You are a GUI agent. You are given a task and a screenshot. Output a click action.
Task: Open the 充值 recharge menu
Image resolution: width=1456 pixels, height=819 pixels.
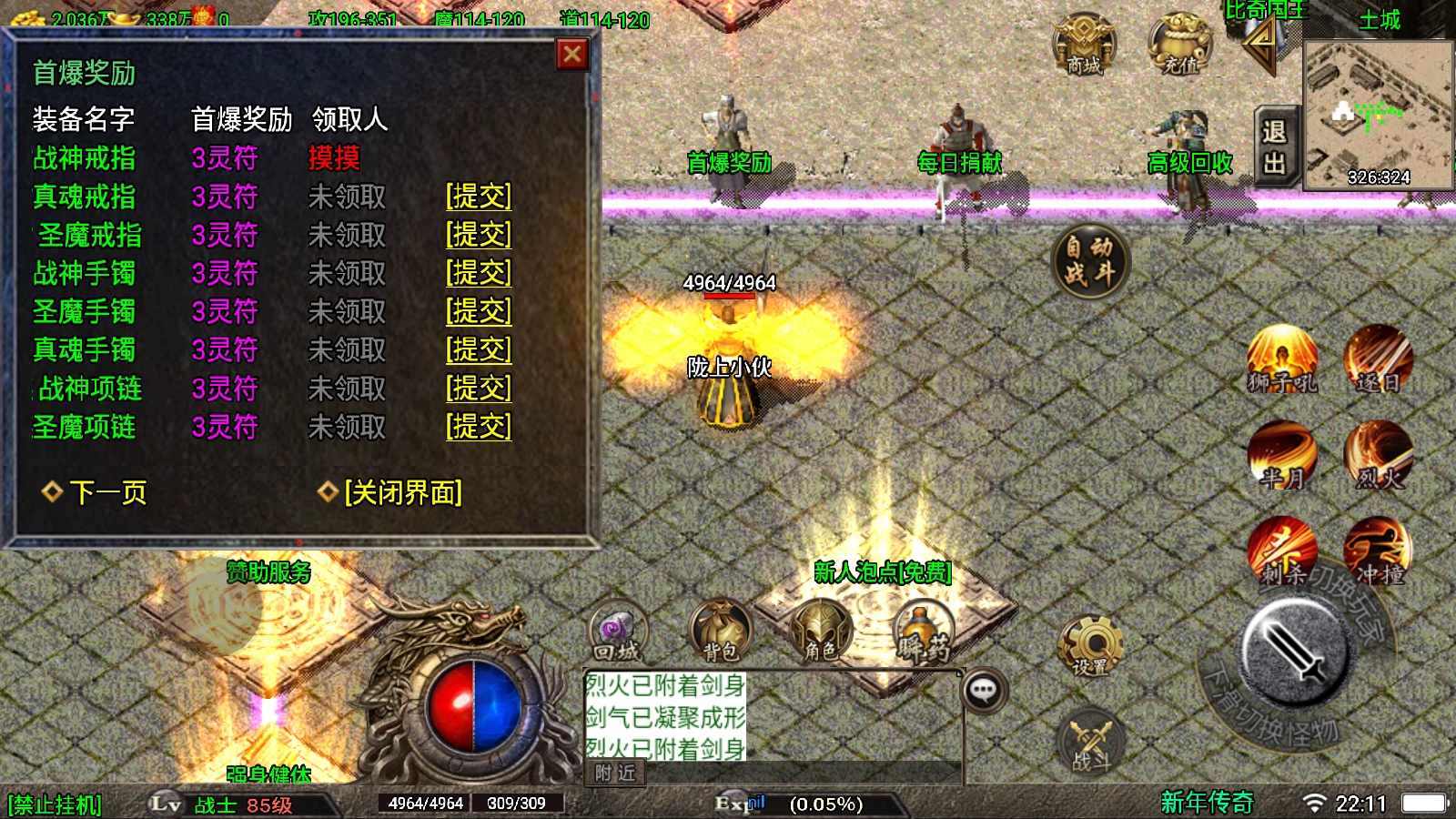(1179, 44)
